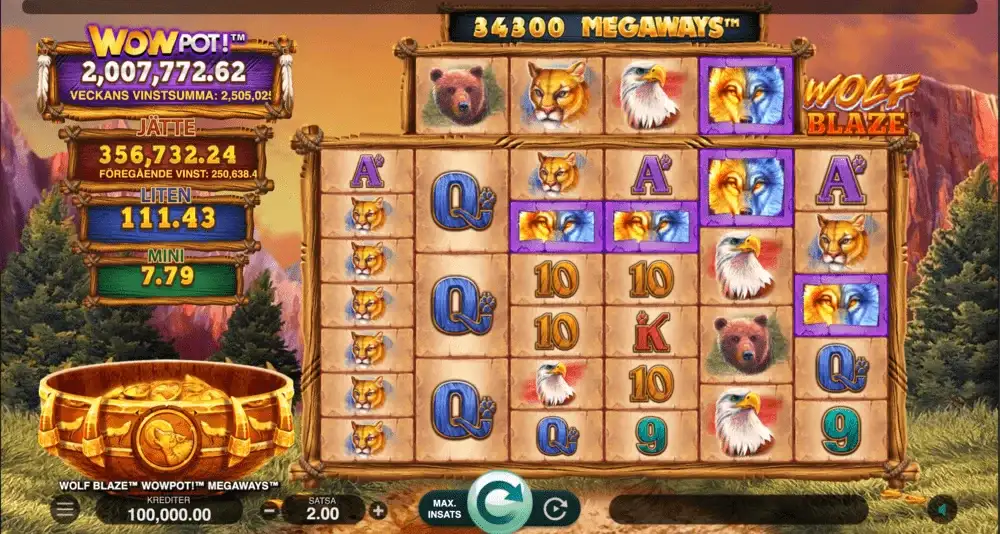Decrease the bet with the minus button
This screenshot has height=534, width=1000.
tap(270, 510)
